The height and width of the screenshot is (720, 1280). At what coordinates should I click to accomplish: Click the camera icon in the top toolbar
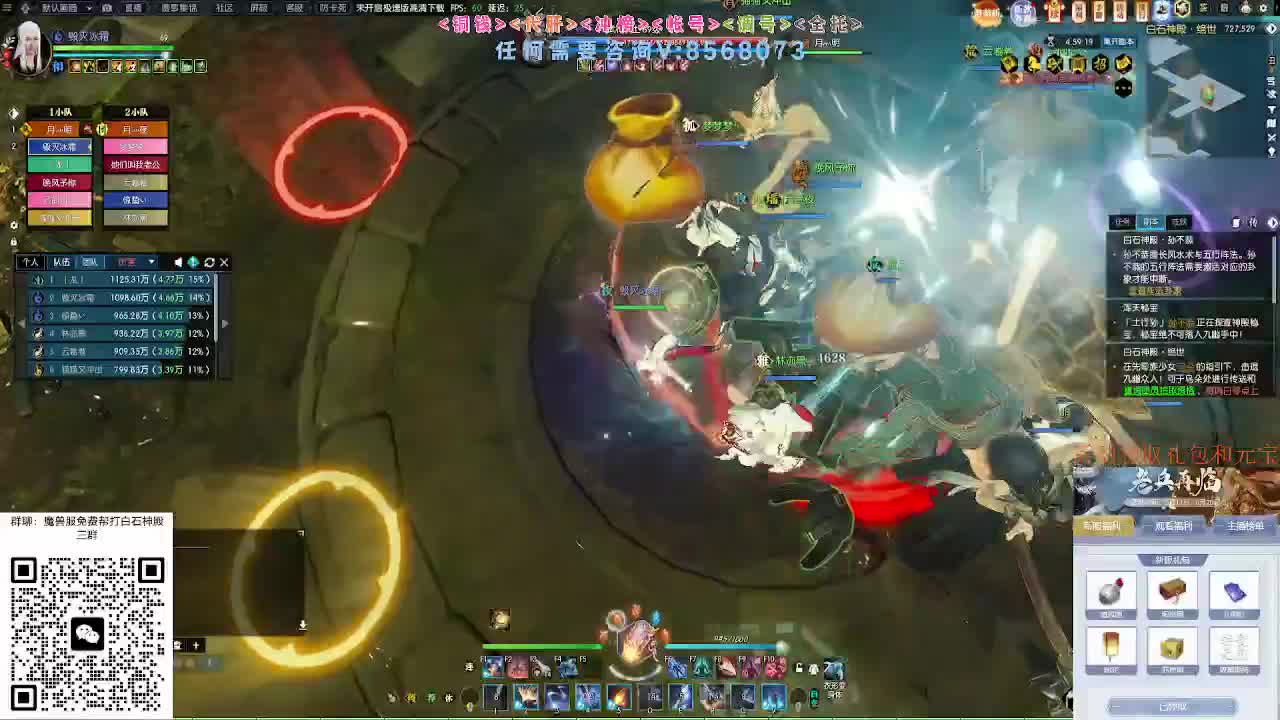click(x=107, y=9)
